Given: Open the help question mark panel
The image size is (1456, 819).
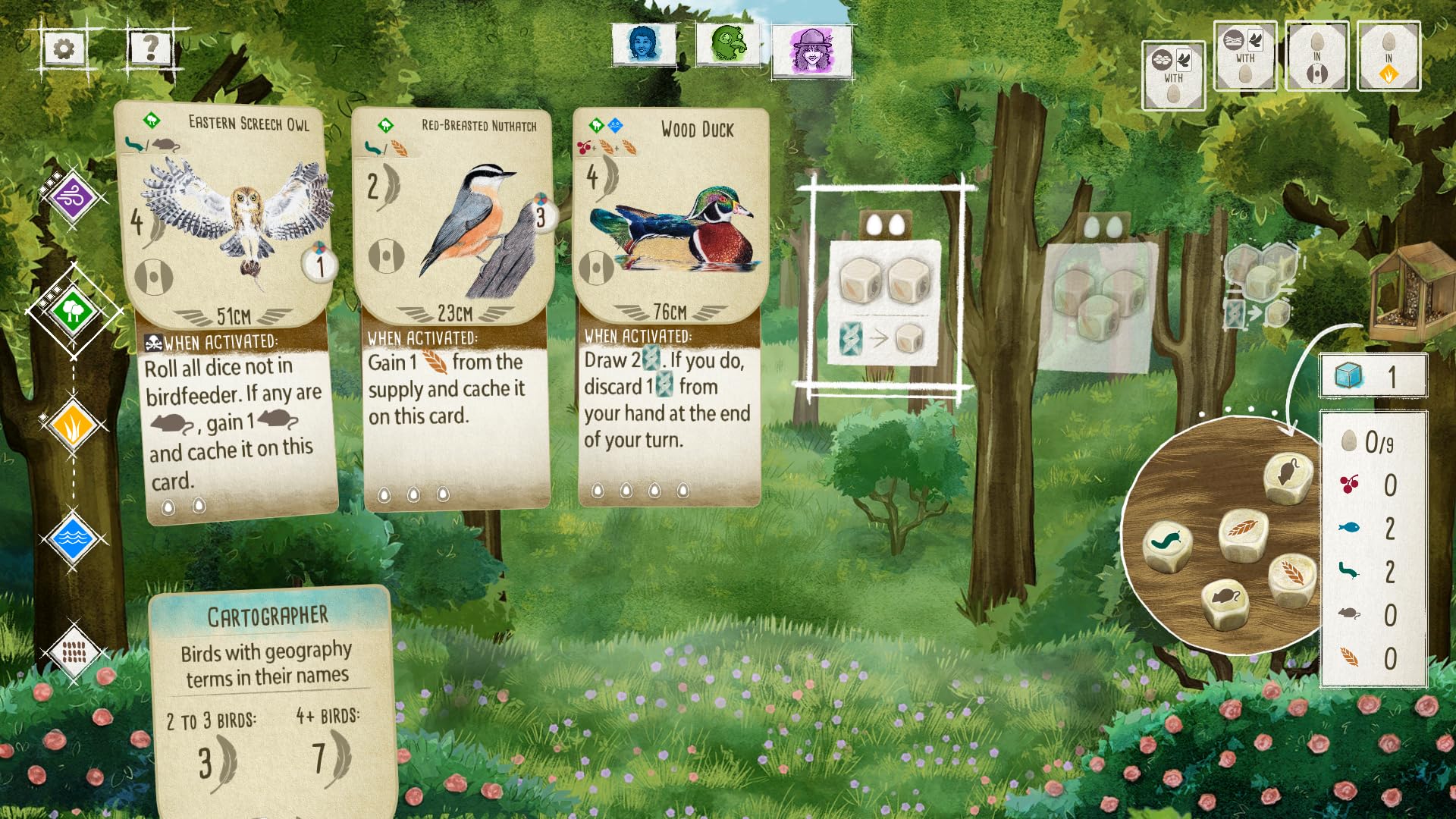Looking at the screenshot, I should [x=150, y=47].
